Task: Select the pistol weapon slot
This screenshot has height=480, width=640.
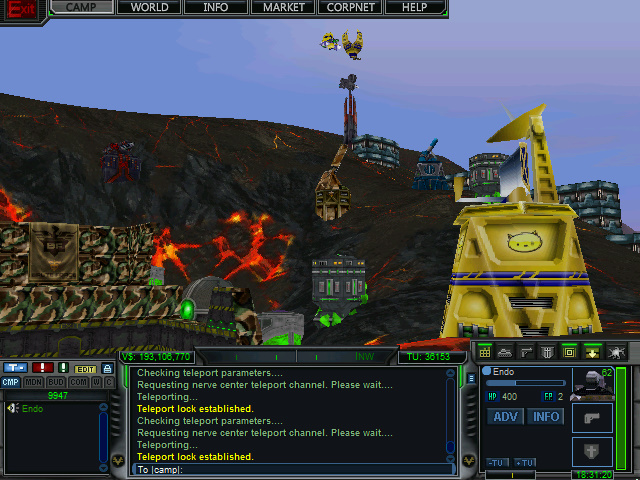Action: tap(591, 416)
